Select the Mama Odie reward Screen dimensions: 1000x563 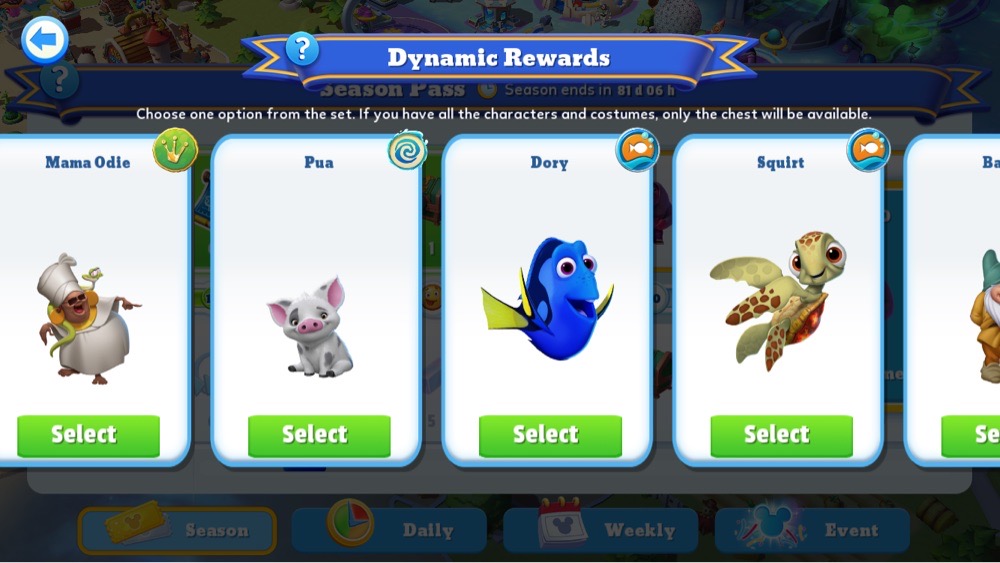(x=88, y=435)
